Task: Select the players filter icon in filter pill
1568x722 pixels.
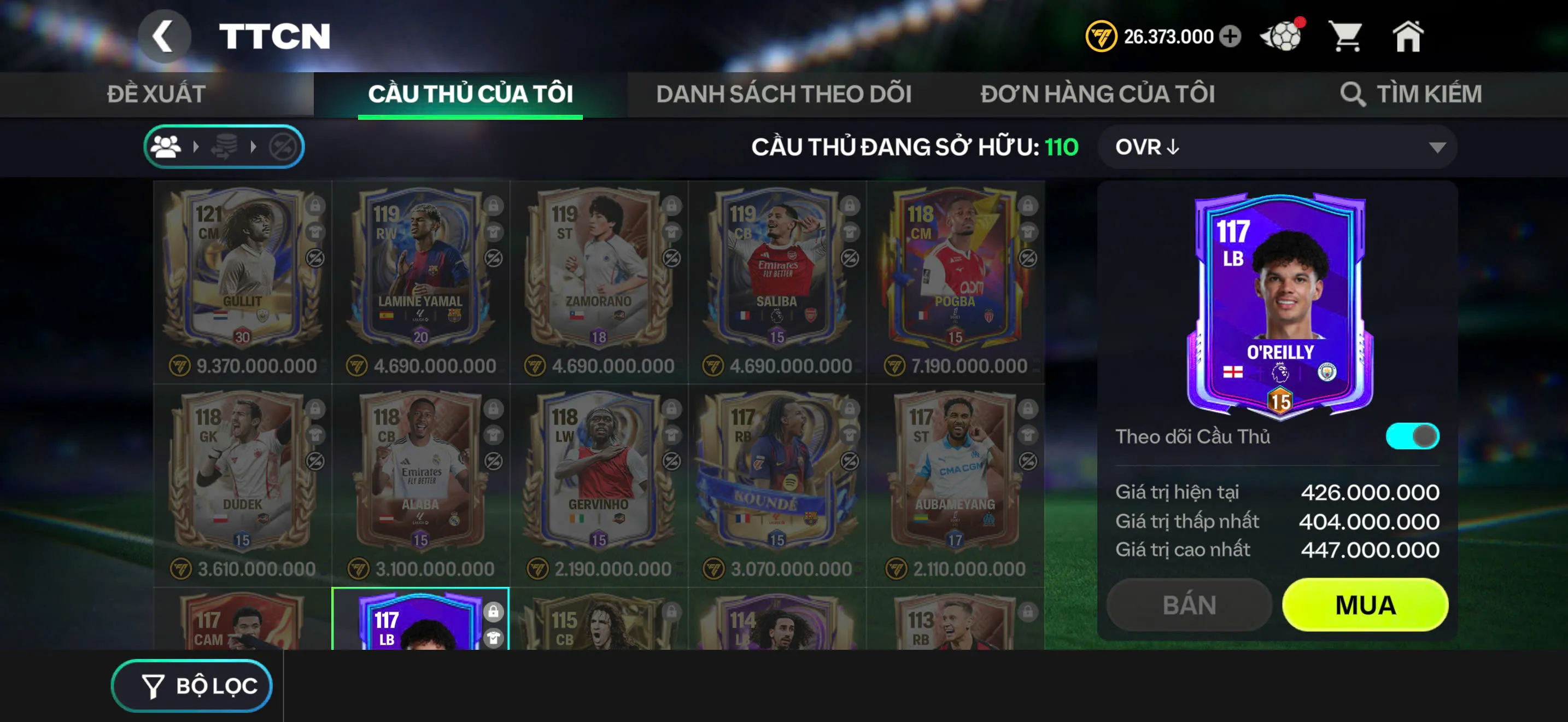Action: coord(167,145)
